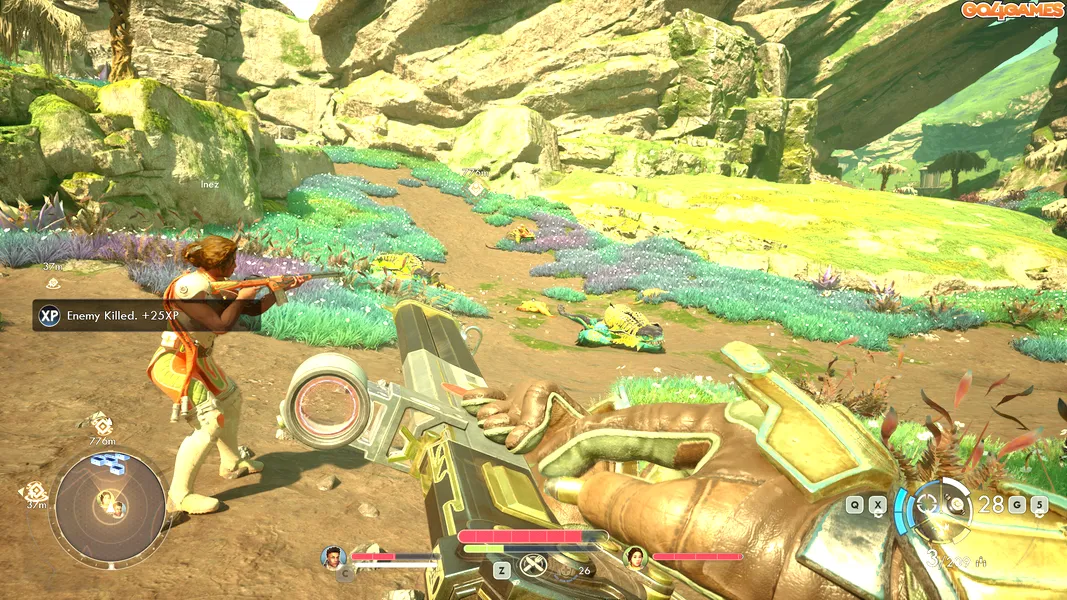Select the grenade icon in weapon wheel
The width and height of the screenshot is (1067, 600).
(958, 505)
